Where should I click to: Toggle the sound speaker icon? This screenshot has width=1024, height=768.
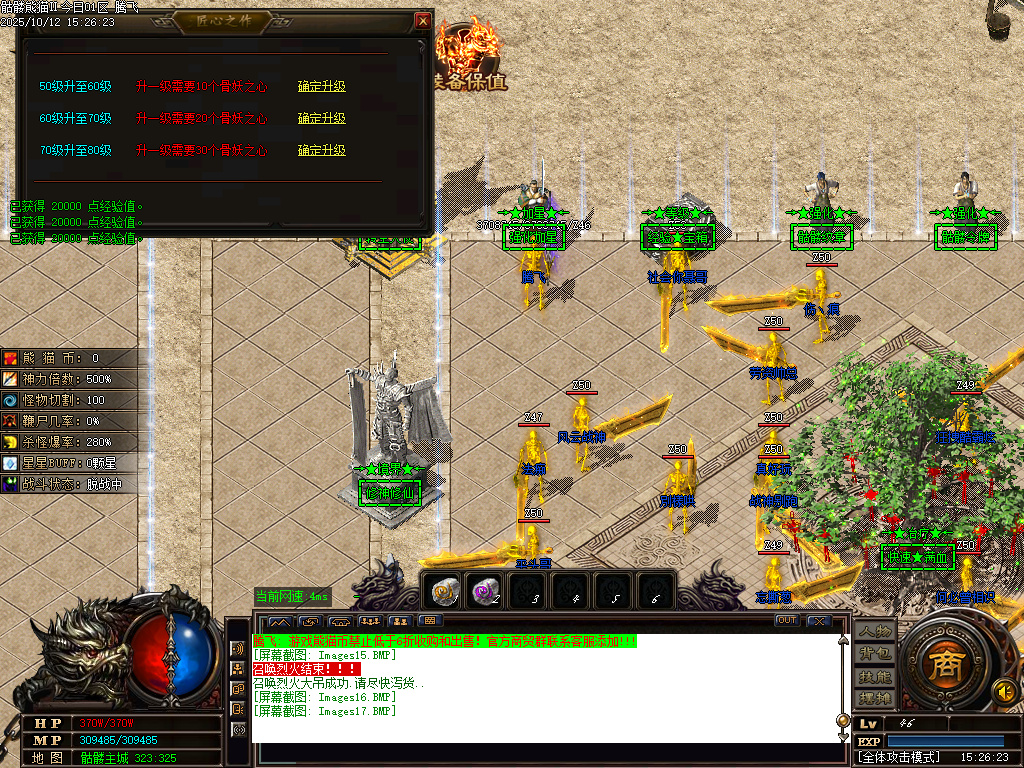point(1002,691)
